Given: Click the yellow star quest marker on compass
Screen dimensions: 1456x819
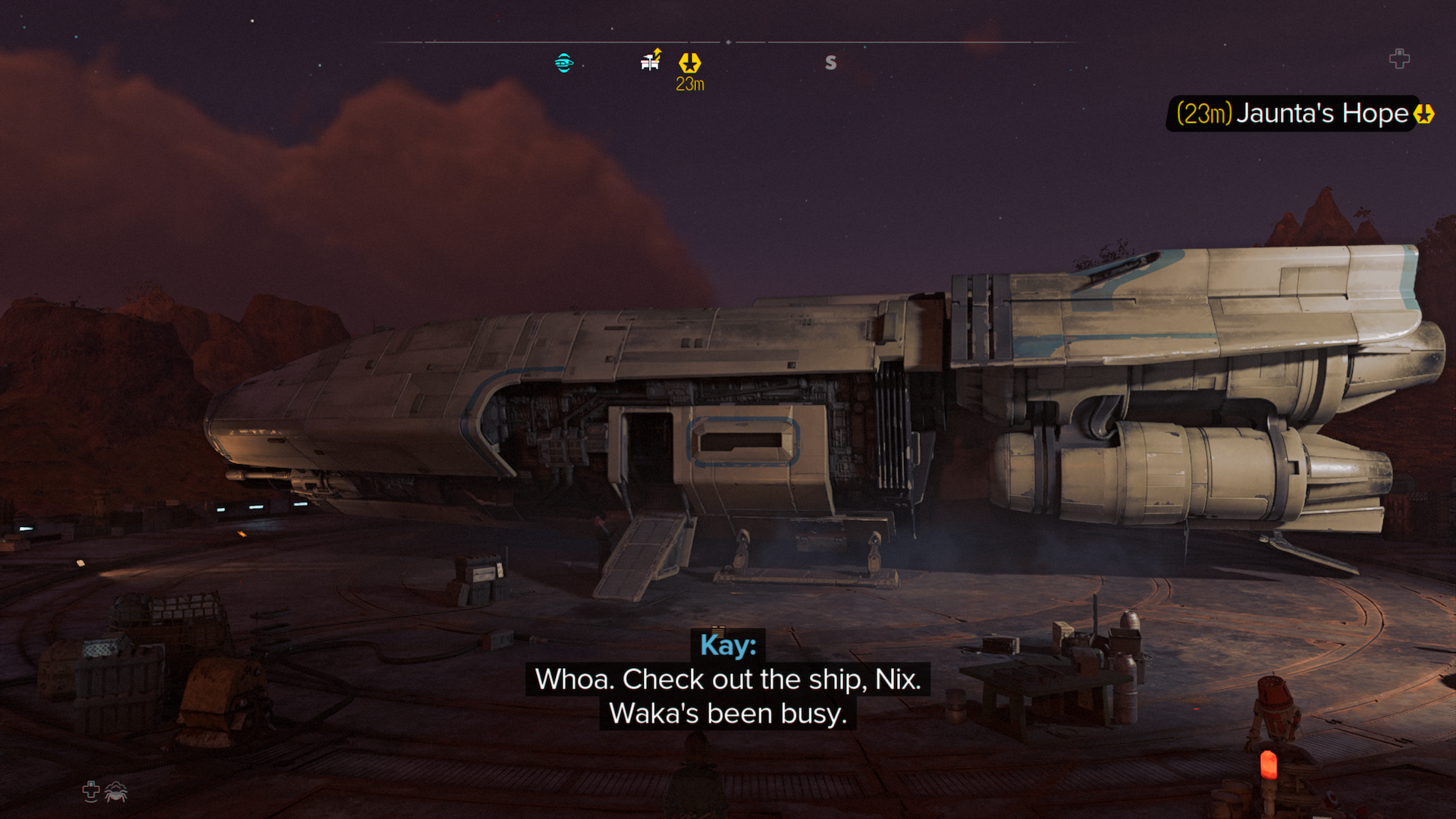Looking at the screenshot, I should click(x=689, y=62).
